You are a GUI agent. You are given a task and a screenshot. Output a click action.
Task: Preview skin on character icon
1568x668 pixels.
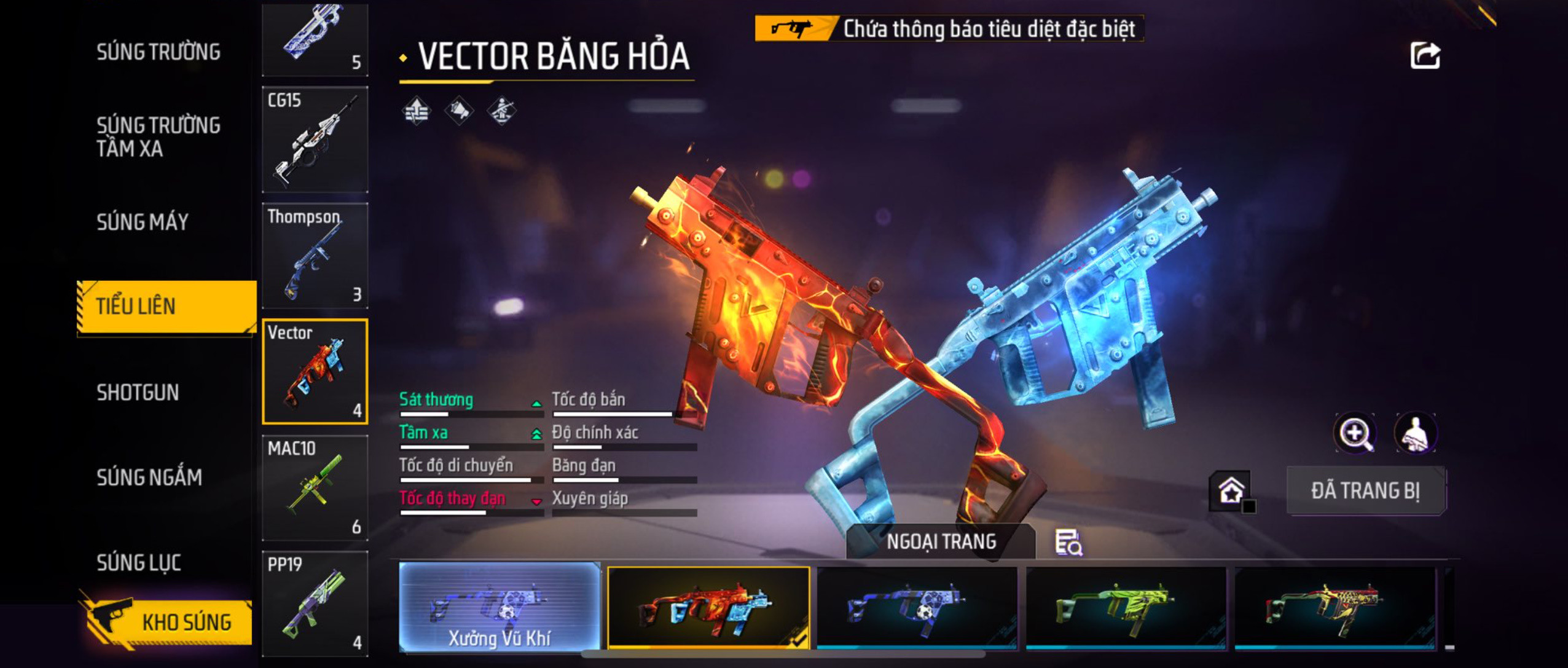tap(1416, 433)
